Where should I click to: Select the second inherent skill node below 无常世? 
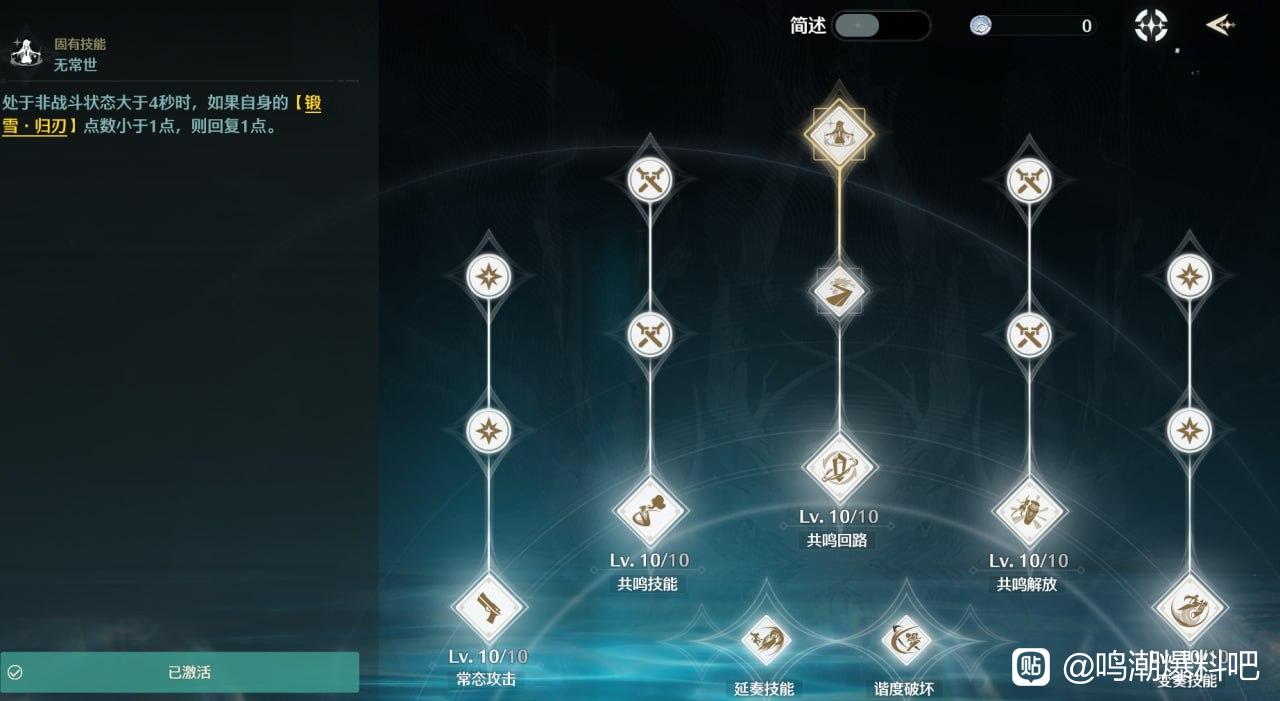839,291
